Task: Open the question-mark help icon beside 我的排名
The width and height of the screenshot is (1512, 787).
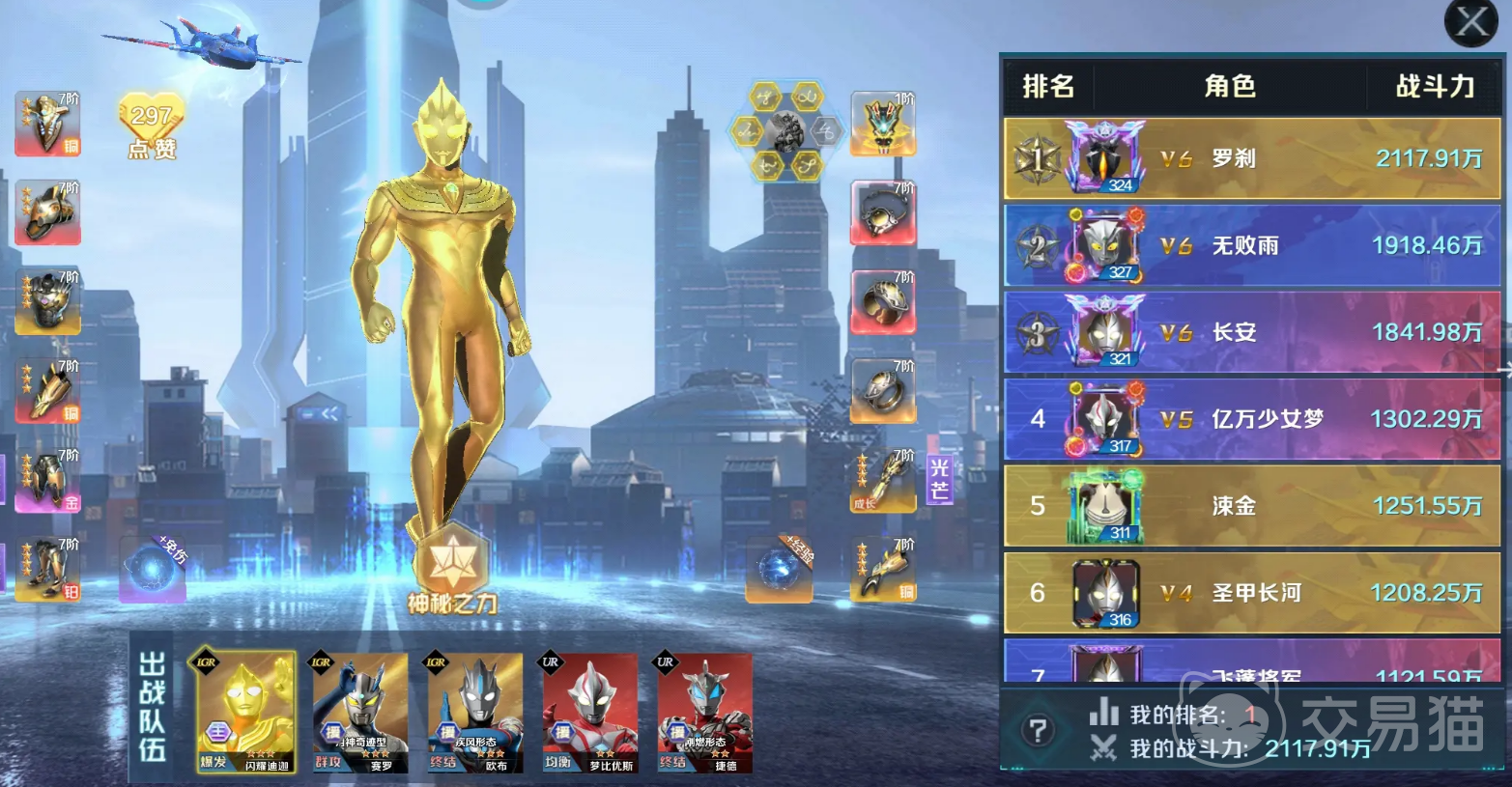Action: click(x=1038, y=731)
